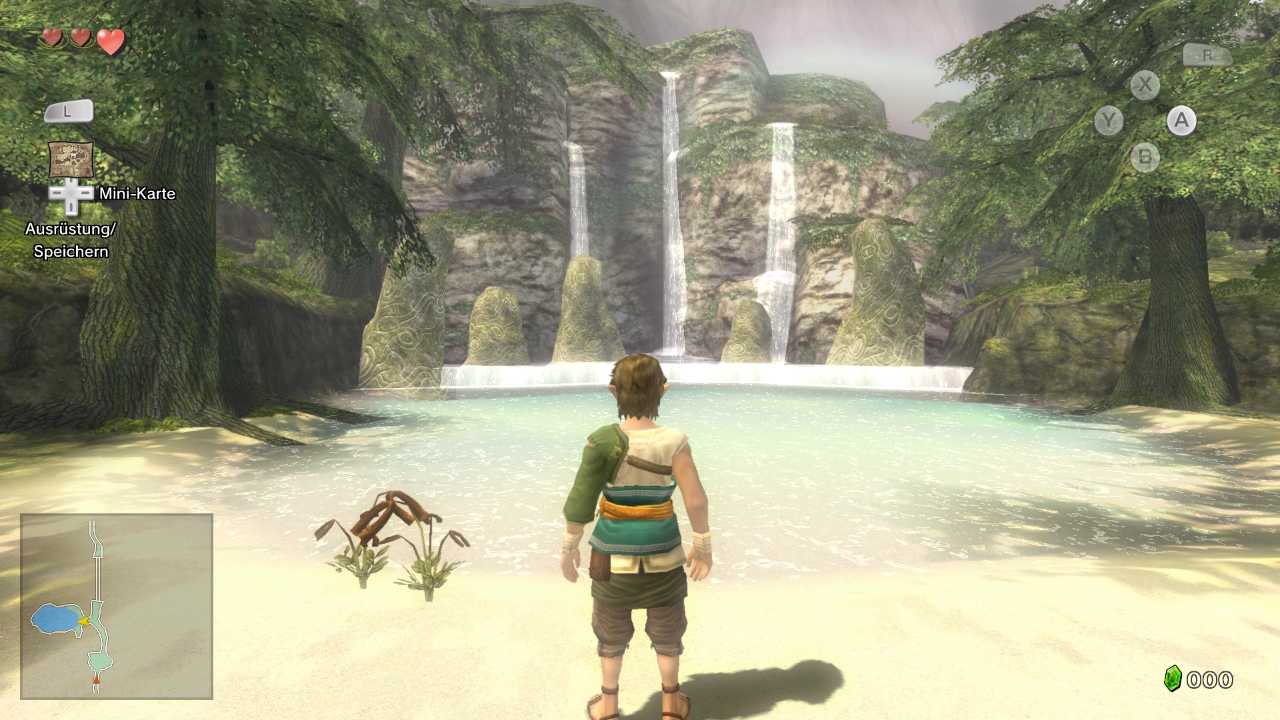1280x720 pixels.
Task: Open the parchment map icon
Action: [71, 159]
